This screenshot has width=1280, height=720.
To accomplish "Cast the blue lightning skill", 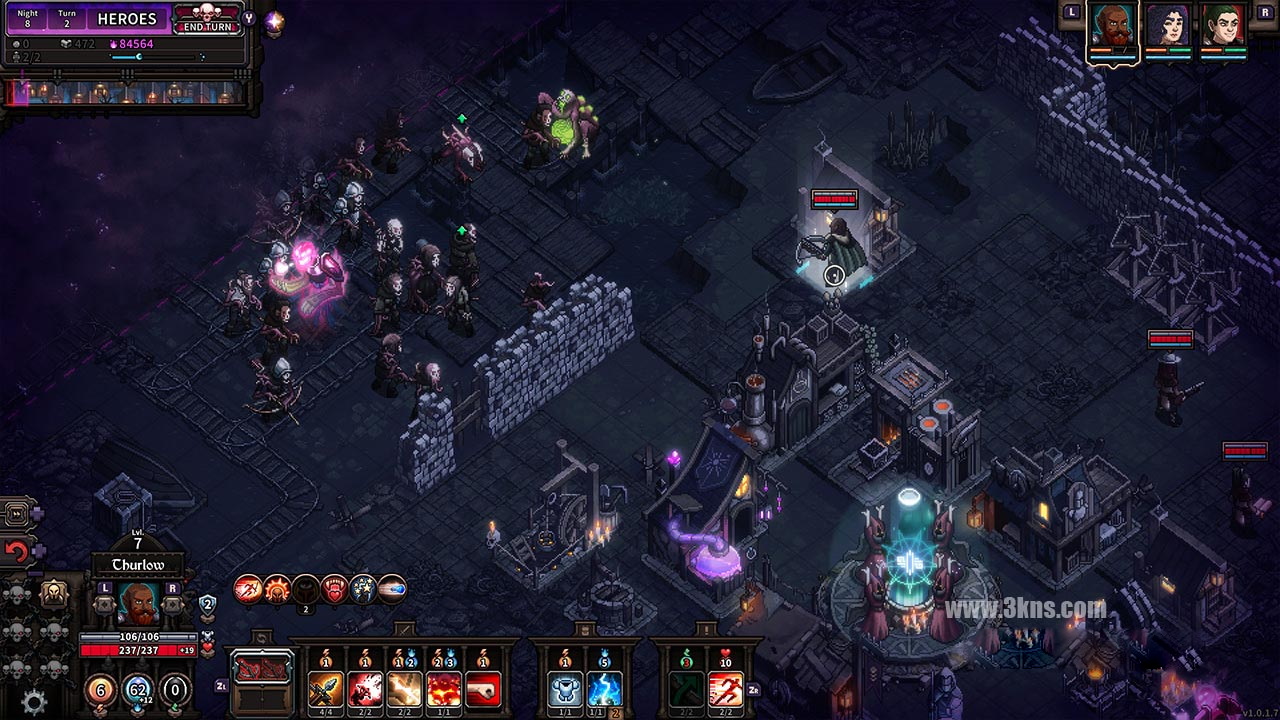I will pos(604,689).
